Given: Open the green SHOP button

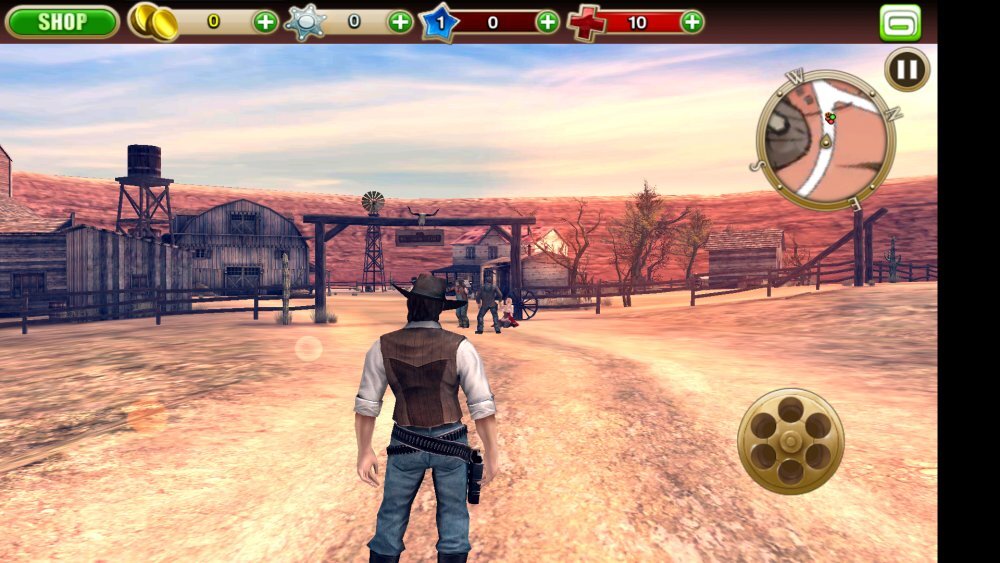Looking at the screenshot, I should (x=62, y=21).
